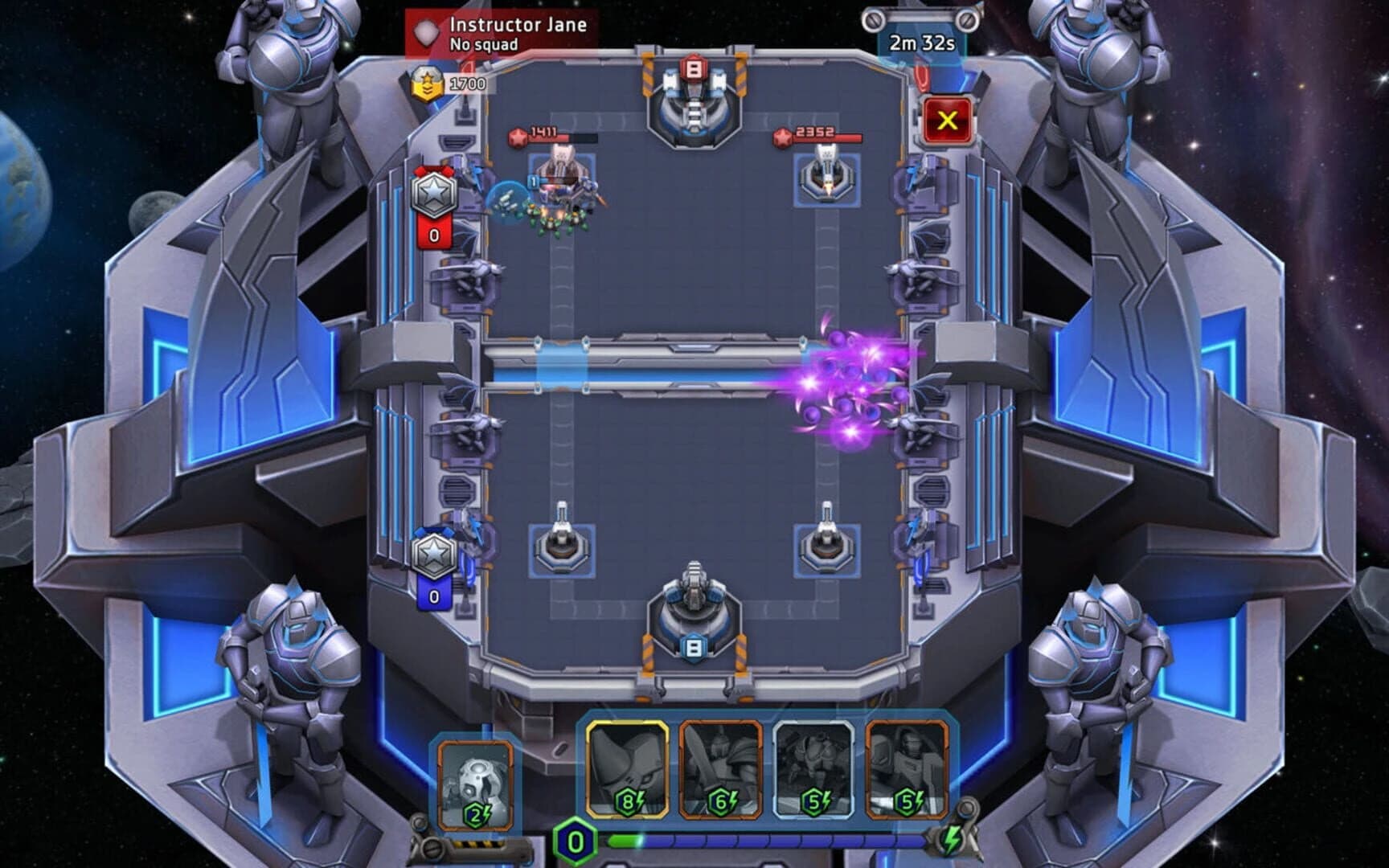Tap the blue star rank emblem below it
The height and width of the screenshot is (868, 1389).
pyautogui.click(x=434, y=555)
